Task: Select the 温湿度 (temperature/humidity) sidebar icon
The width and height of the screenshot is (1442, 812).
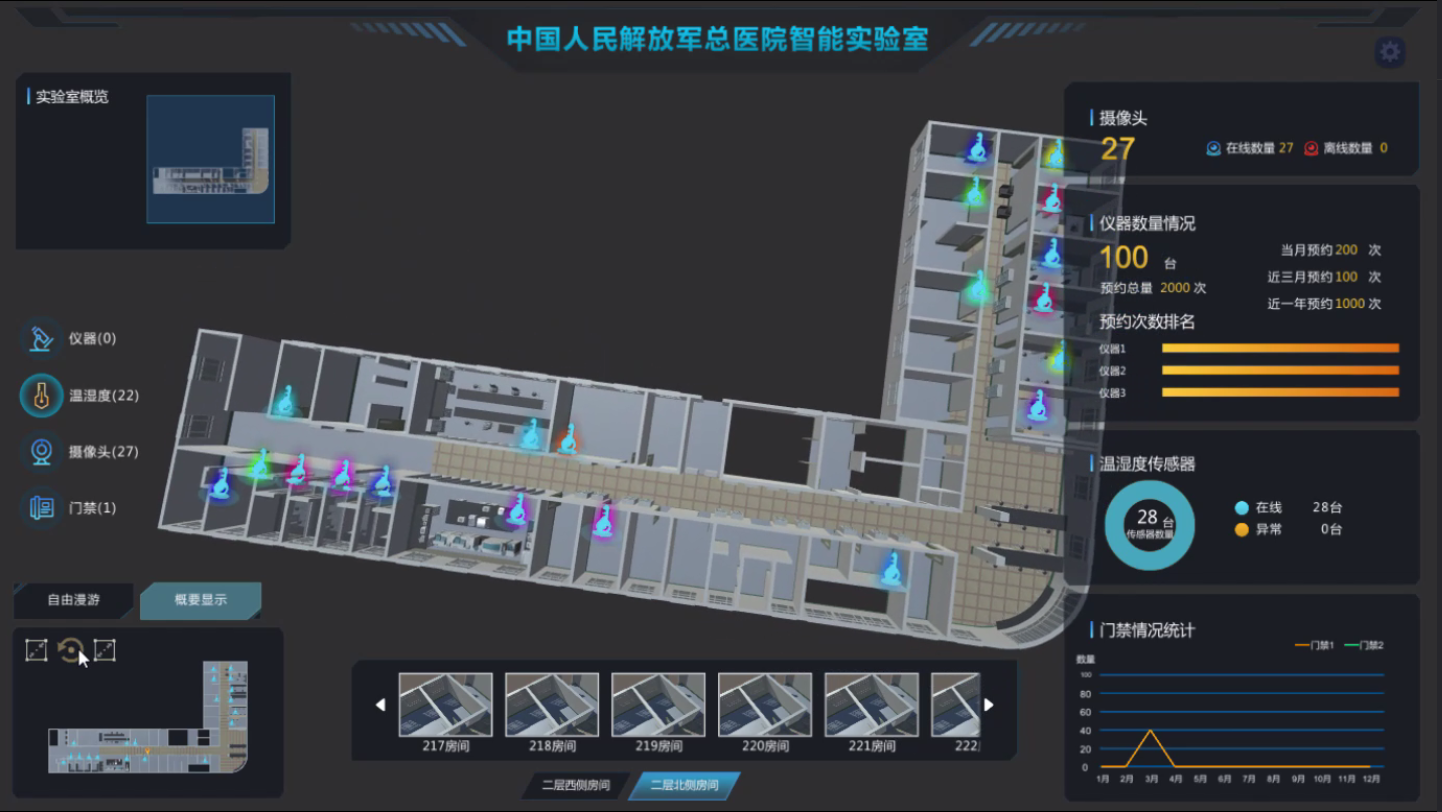Action: [39, 395]
